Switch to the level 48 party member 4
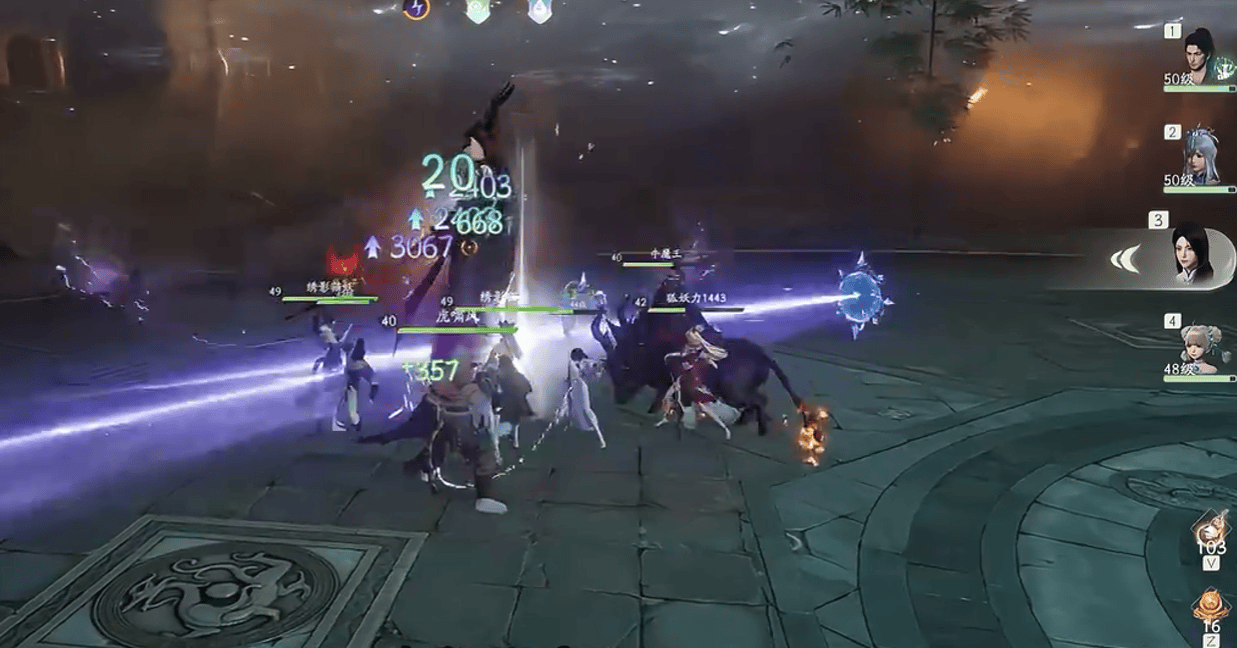The height and width of the screenshot is (648, 1237). tap(1200, 347)
